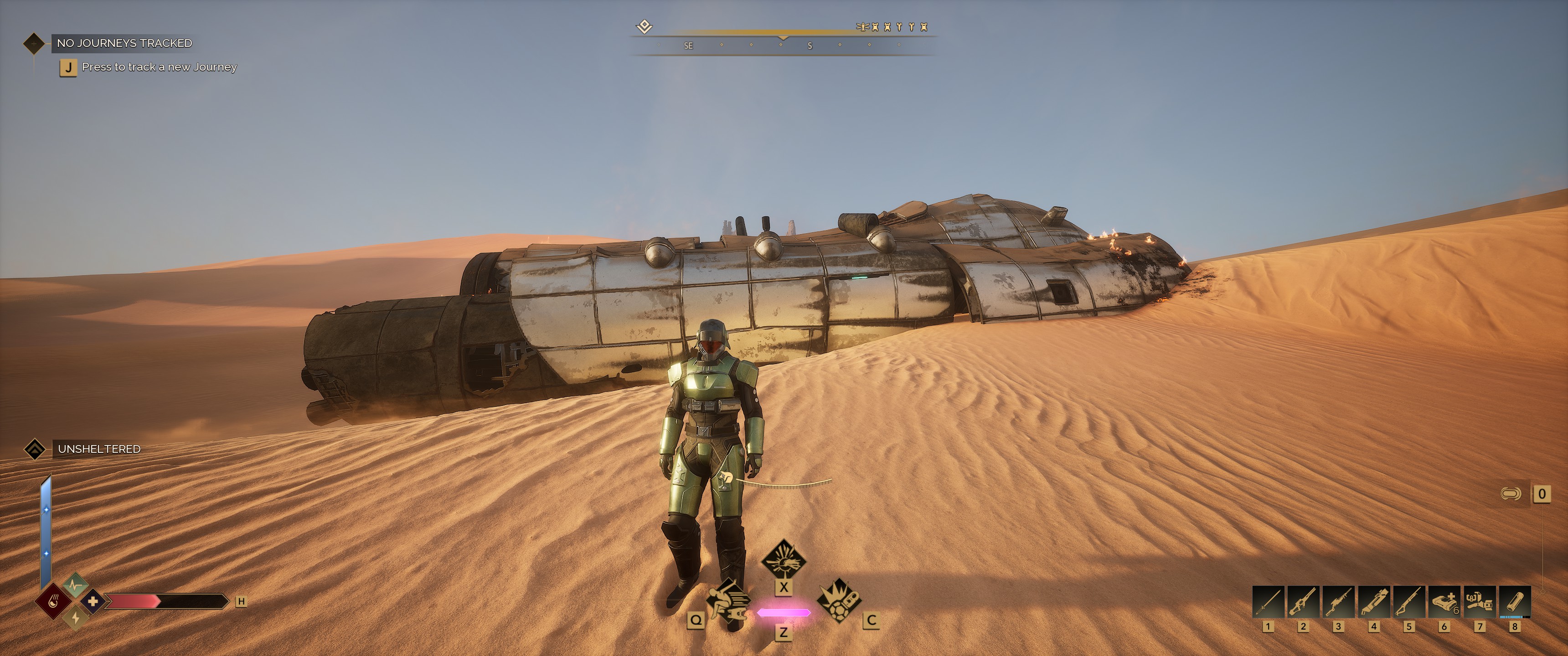The width and height of the screenshot is (1568, 656).
Task: Choose the long rifle in slot 5
Action: coord(1408,602)
